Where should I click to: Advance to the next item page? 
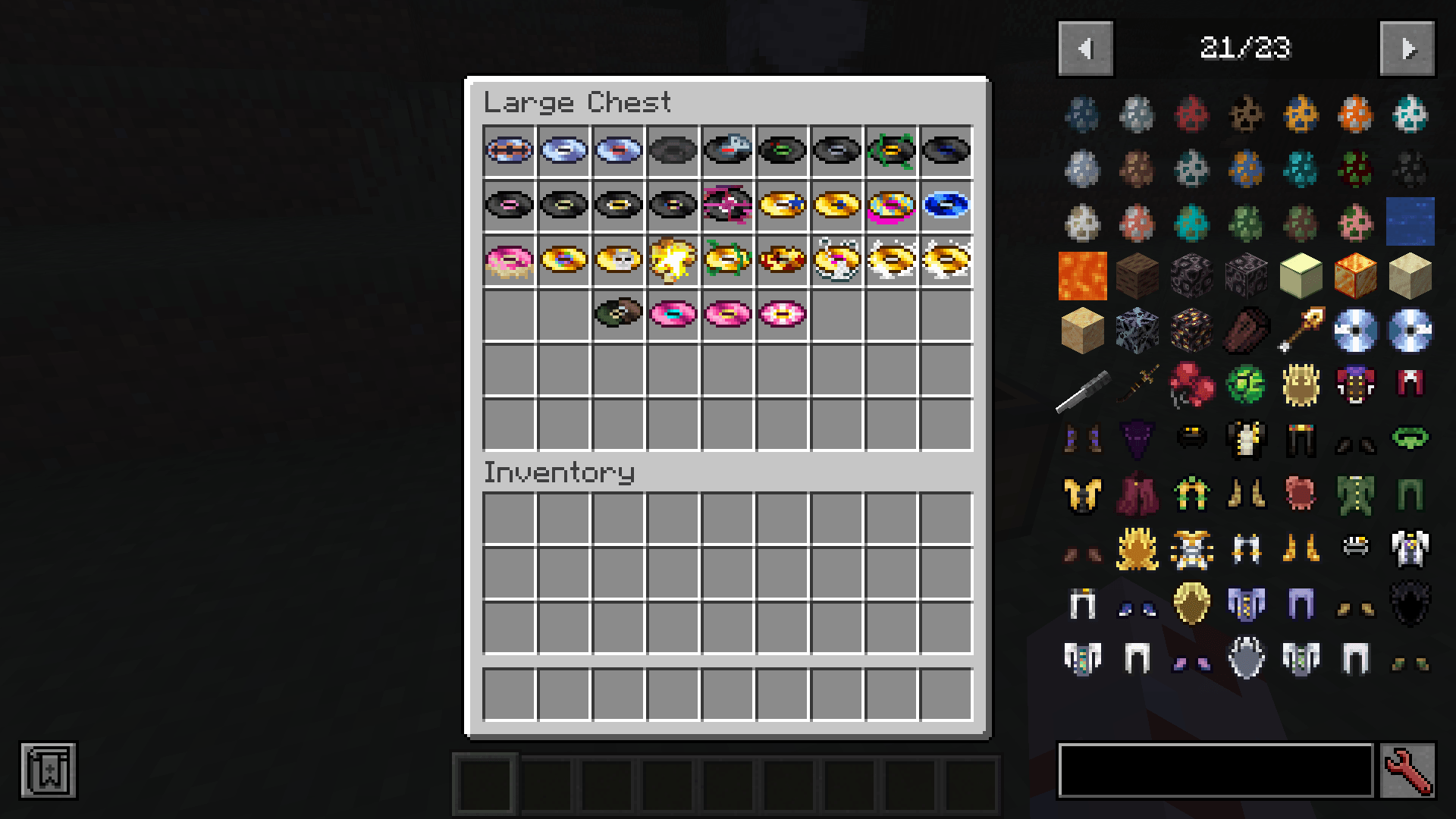[x=1409, y=48]
